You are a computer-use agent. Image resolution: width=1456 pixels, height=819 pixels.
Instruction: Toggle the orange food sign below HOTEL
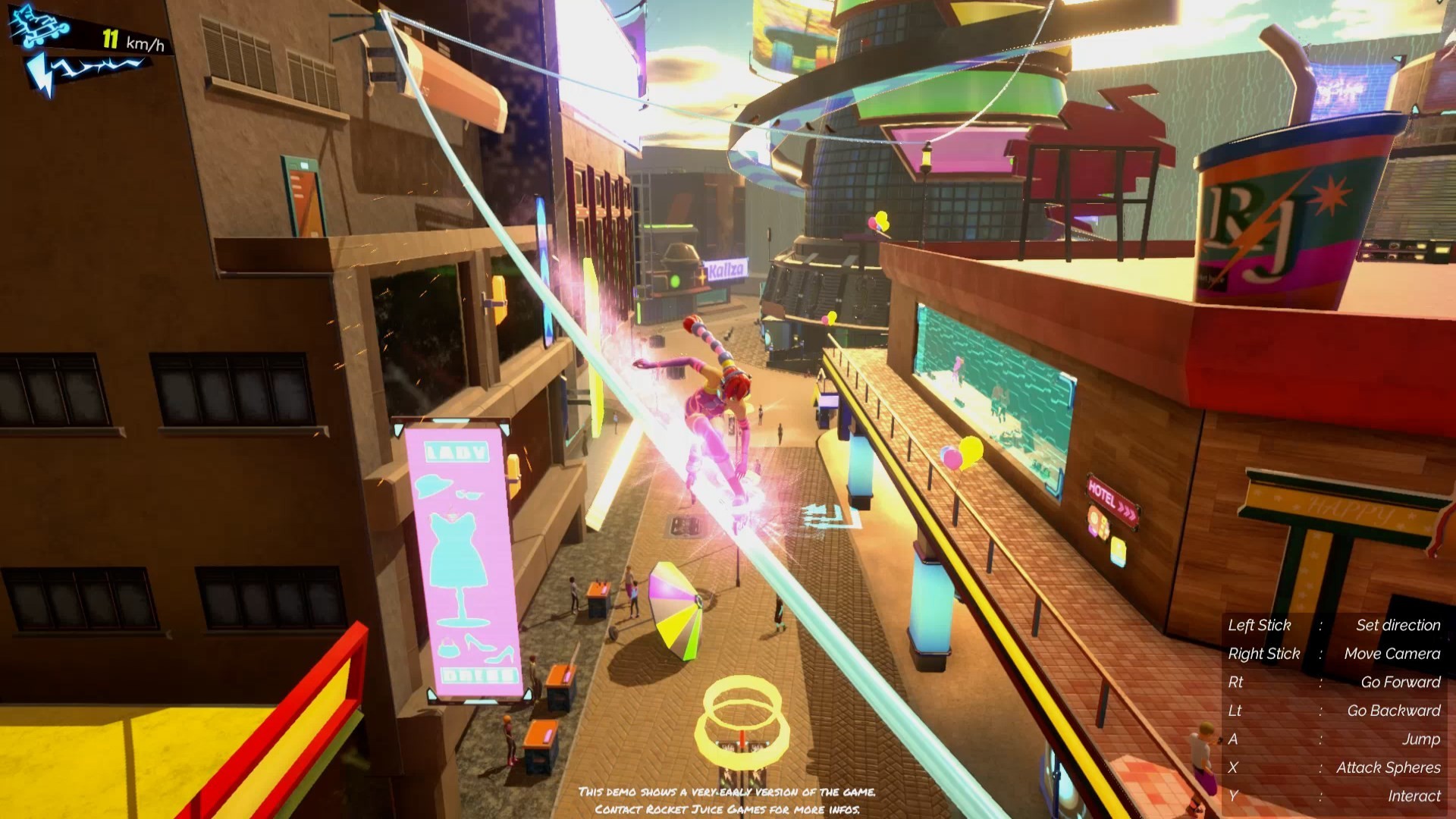pyautogui.click(x=1098, y=523)
